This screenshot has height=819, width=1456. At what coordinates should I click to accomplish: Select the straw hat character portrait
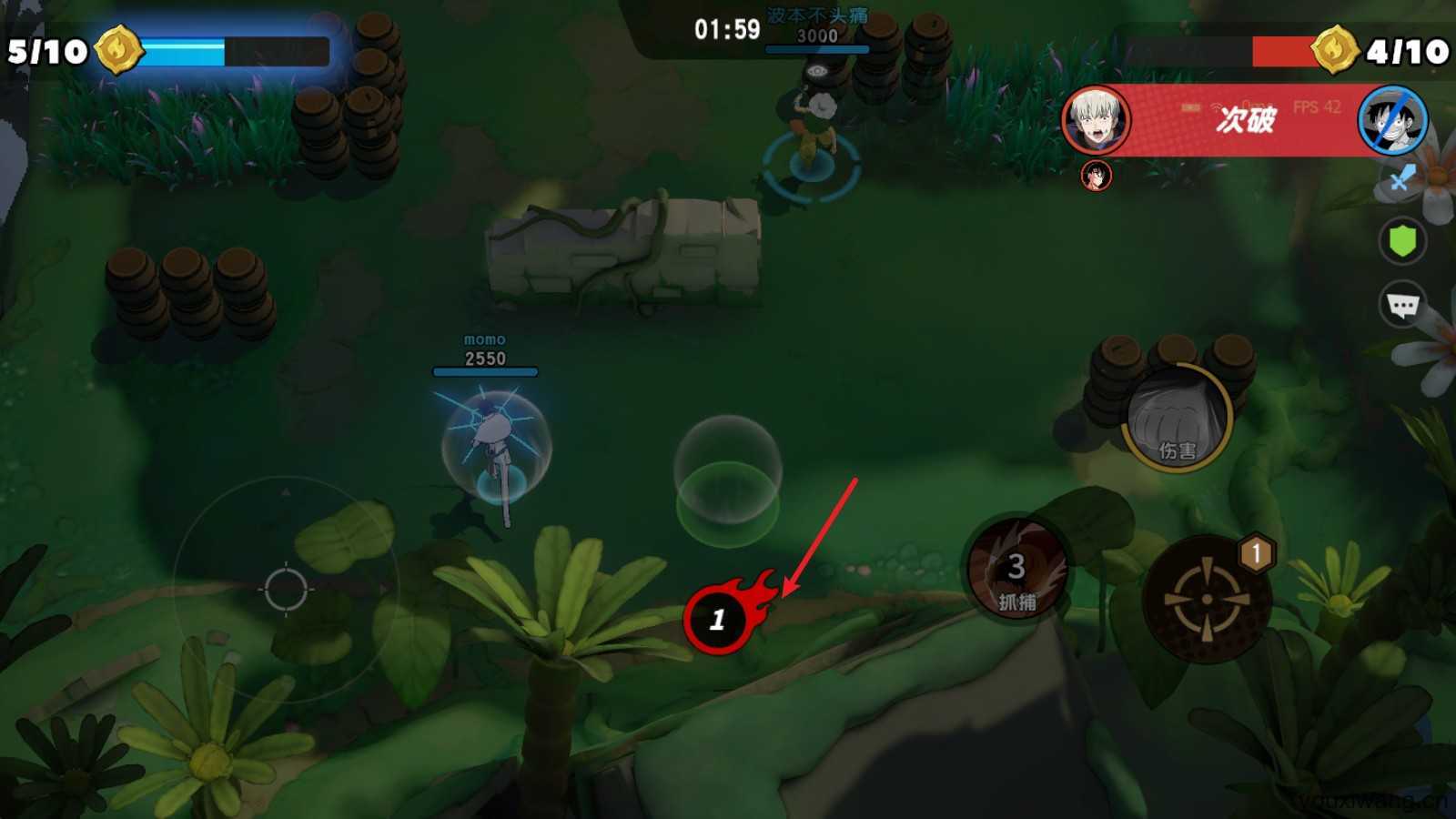pyautogui.click(x=1392, y=121)
